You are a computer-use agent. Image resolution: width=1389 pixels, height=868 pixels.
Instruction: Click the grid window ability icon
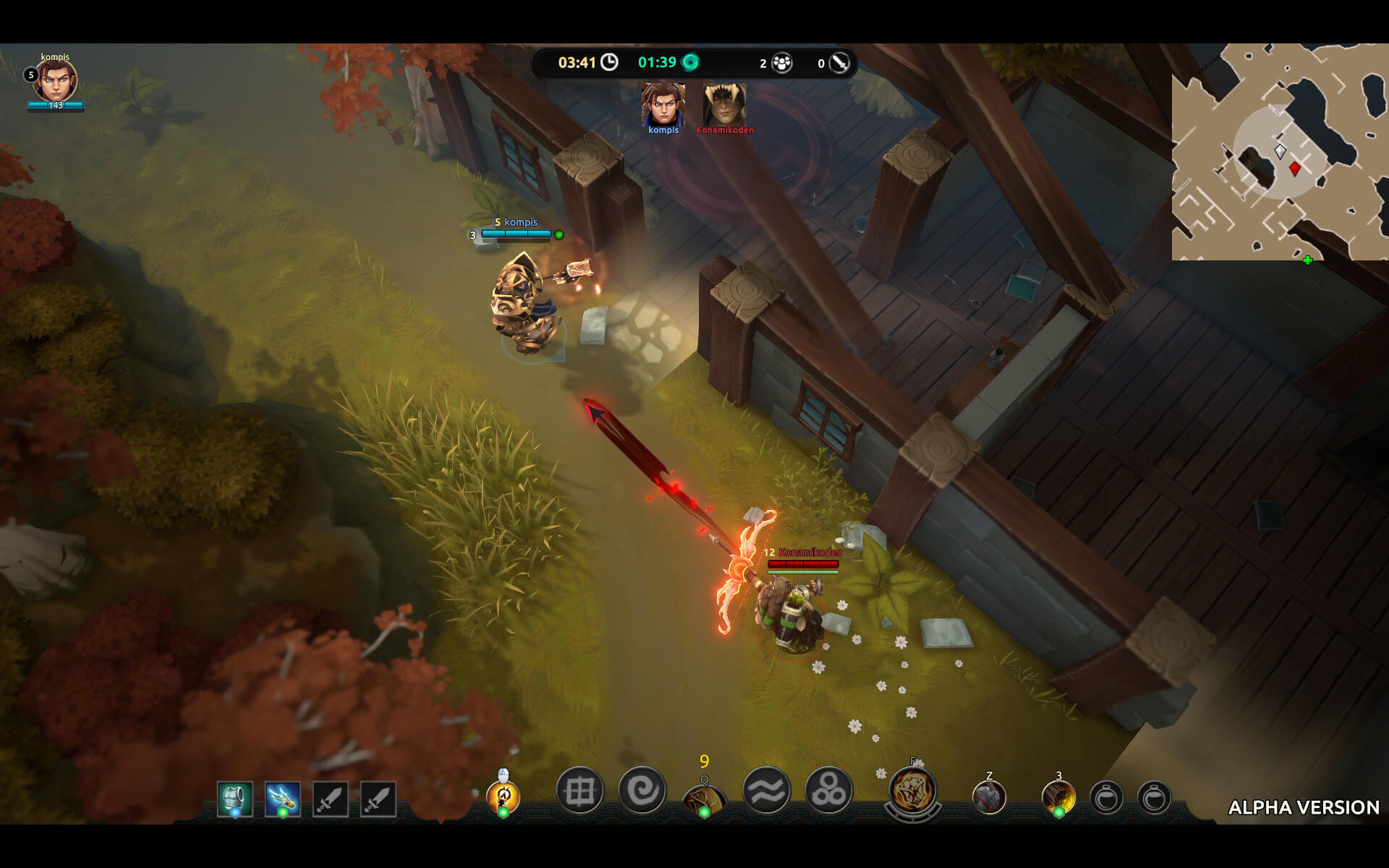579,791
